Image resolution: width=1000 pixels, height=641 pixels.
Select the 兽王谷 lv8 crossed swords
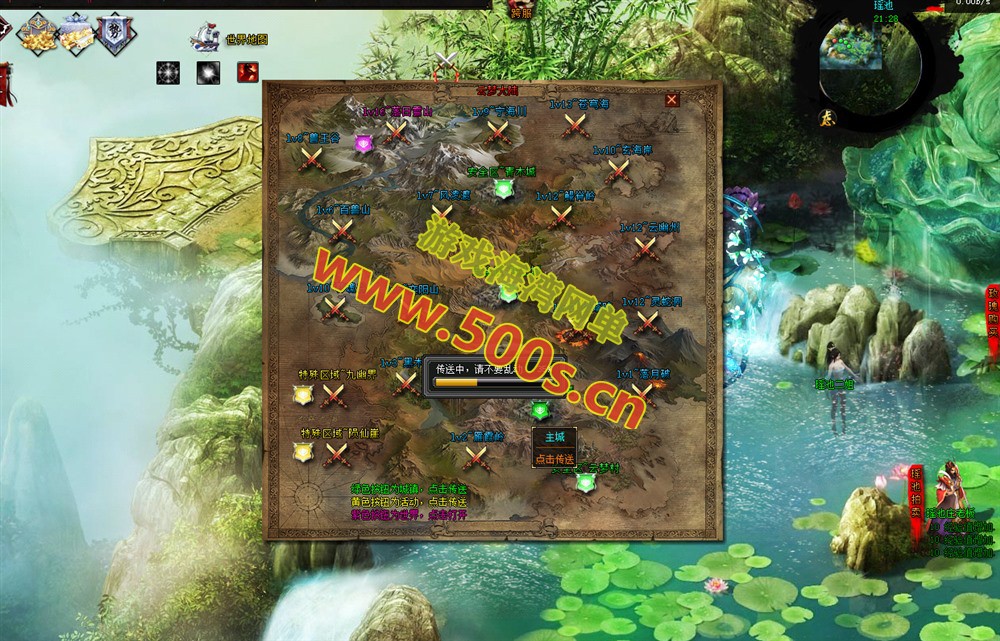click(313, 158)
